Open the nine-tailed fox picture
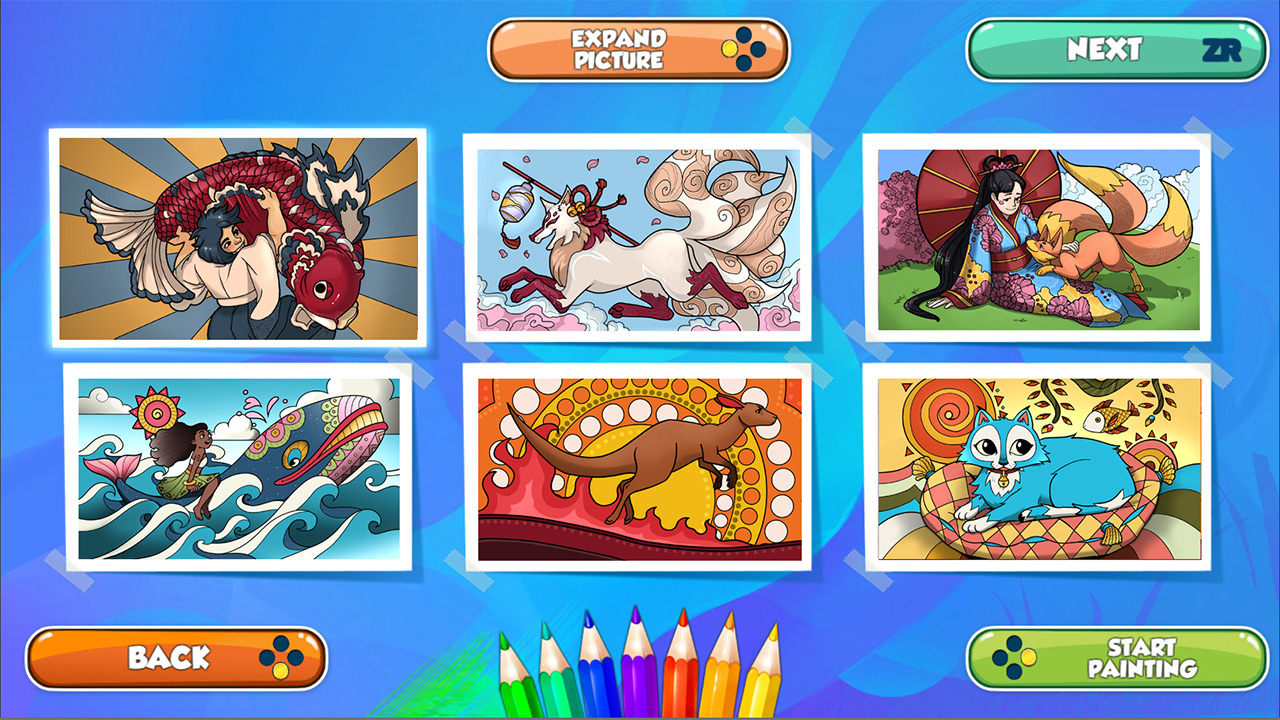The height and width of the screenshot is (720, 1280). (x=640, y=240)
